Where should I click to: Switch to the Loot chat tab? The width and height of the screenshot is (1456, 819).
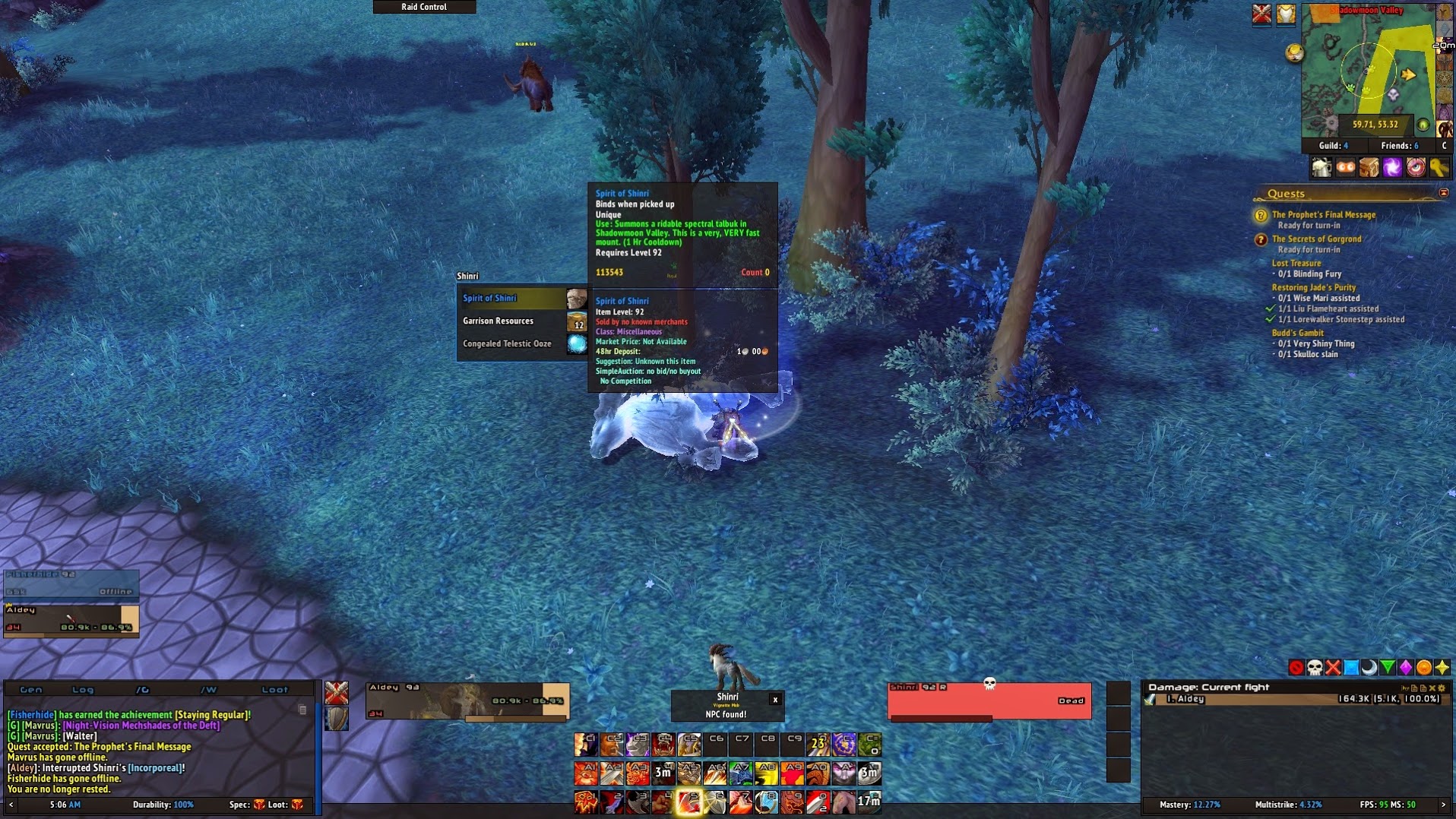pyautogui.click(x=275, y=690)
